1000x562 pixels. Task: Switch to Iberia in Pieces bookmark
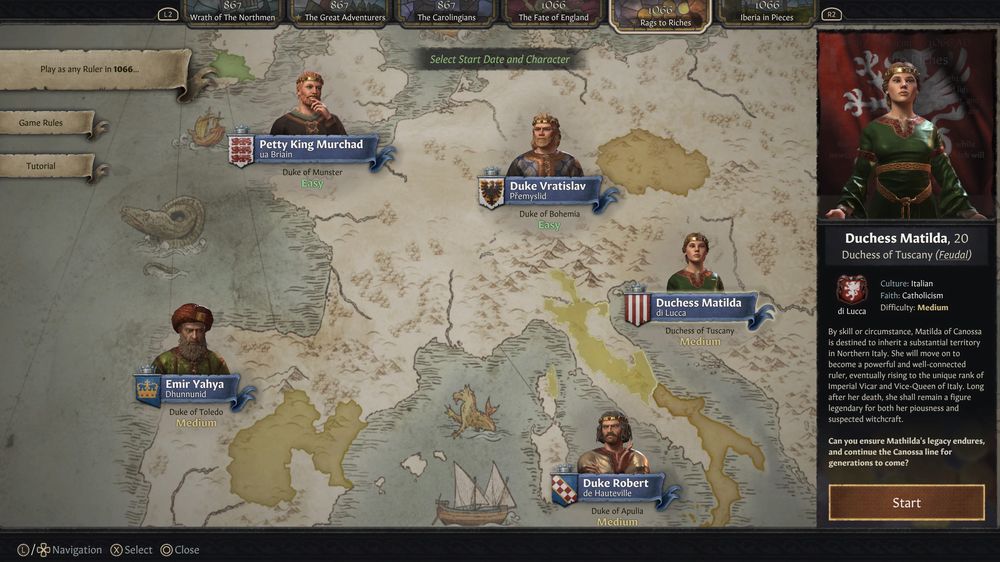767,12
